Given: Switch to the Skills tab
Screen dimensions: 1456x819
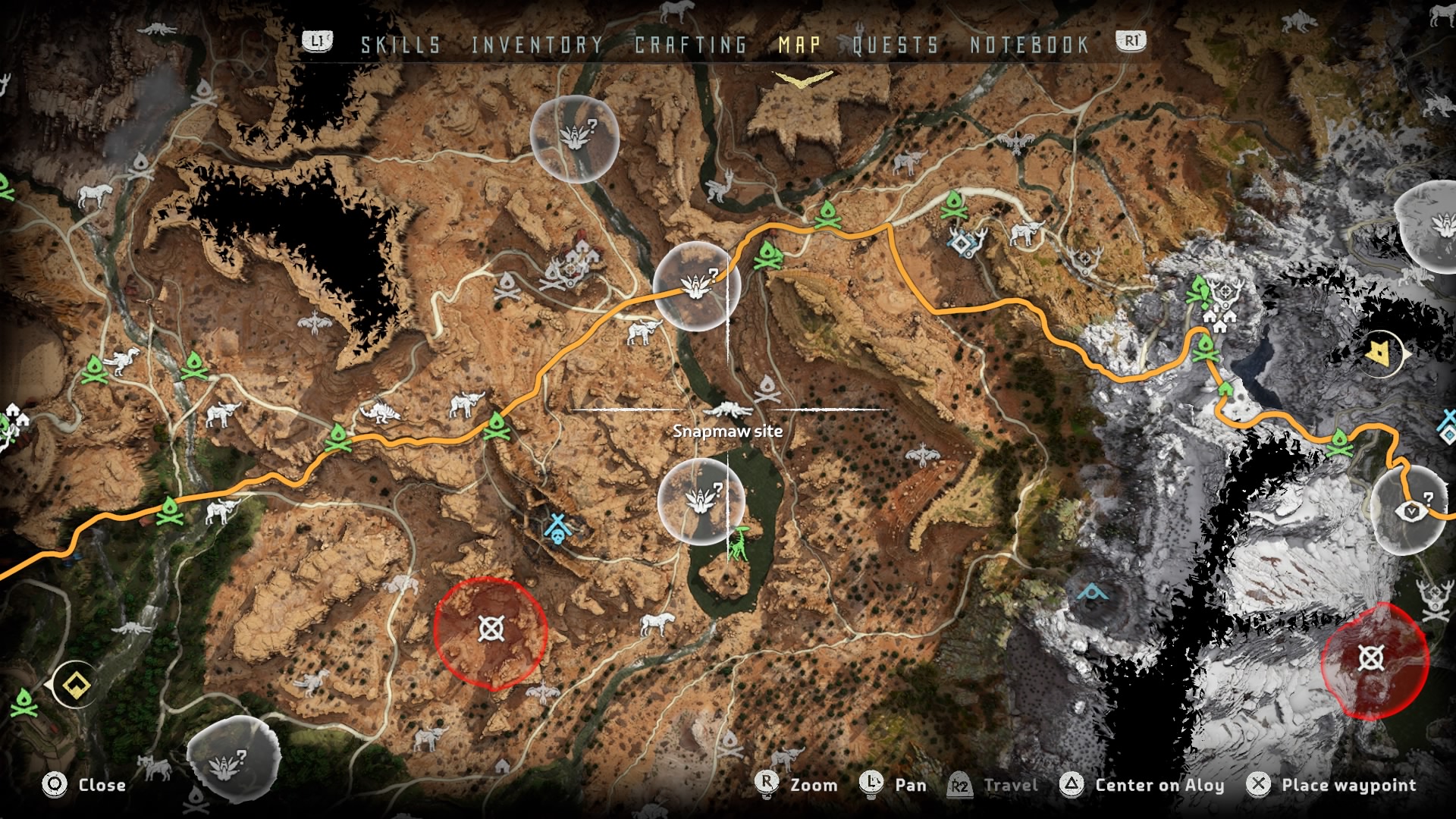Looking at the screenshot, I should click(400, 45).
